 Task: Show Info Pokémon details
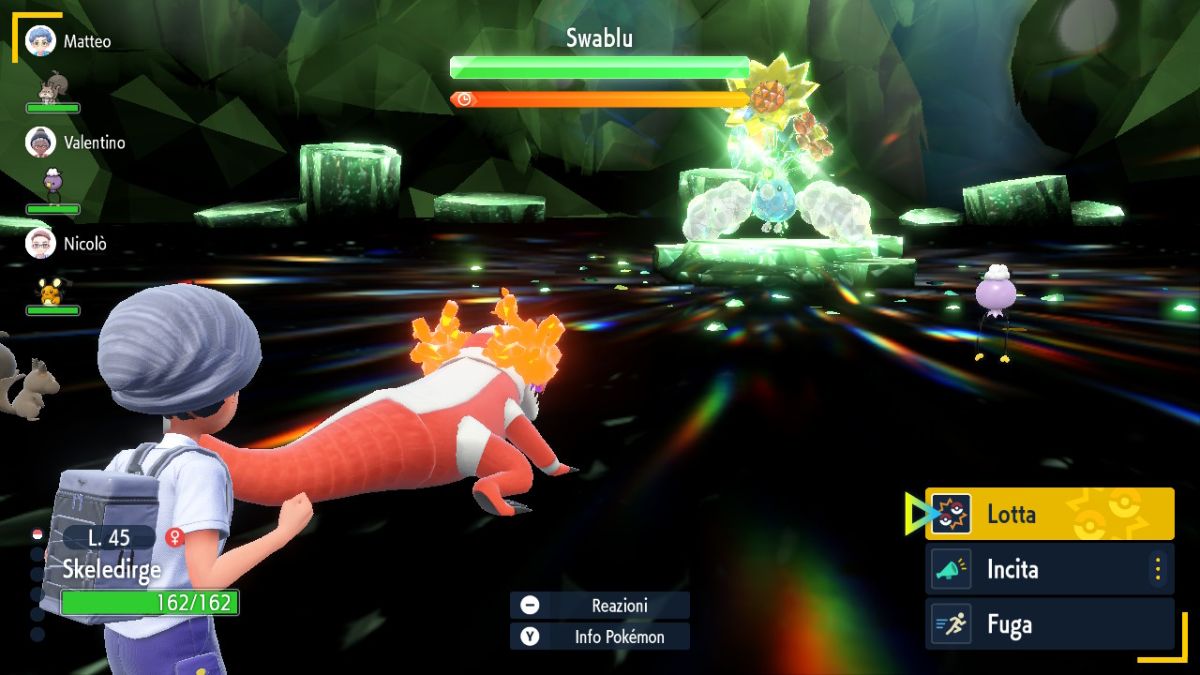click(600, 636)
